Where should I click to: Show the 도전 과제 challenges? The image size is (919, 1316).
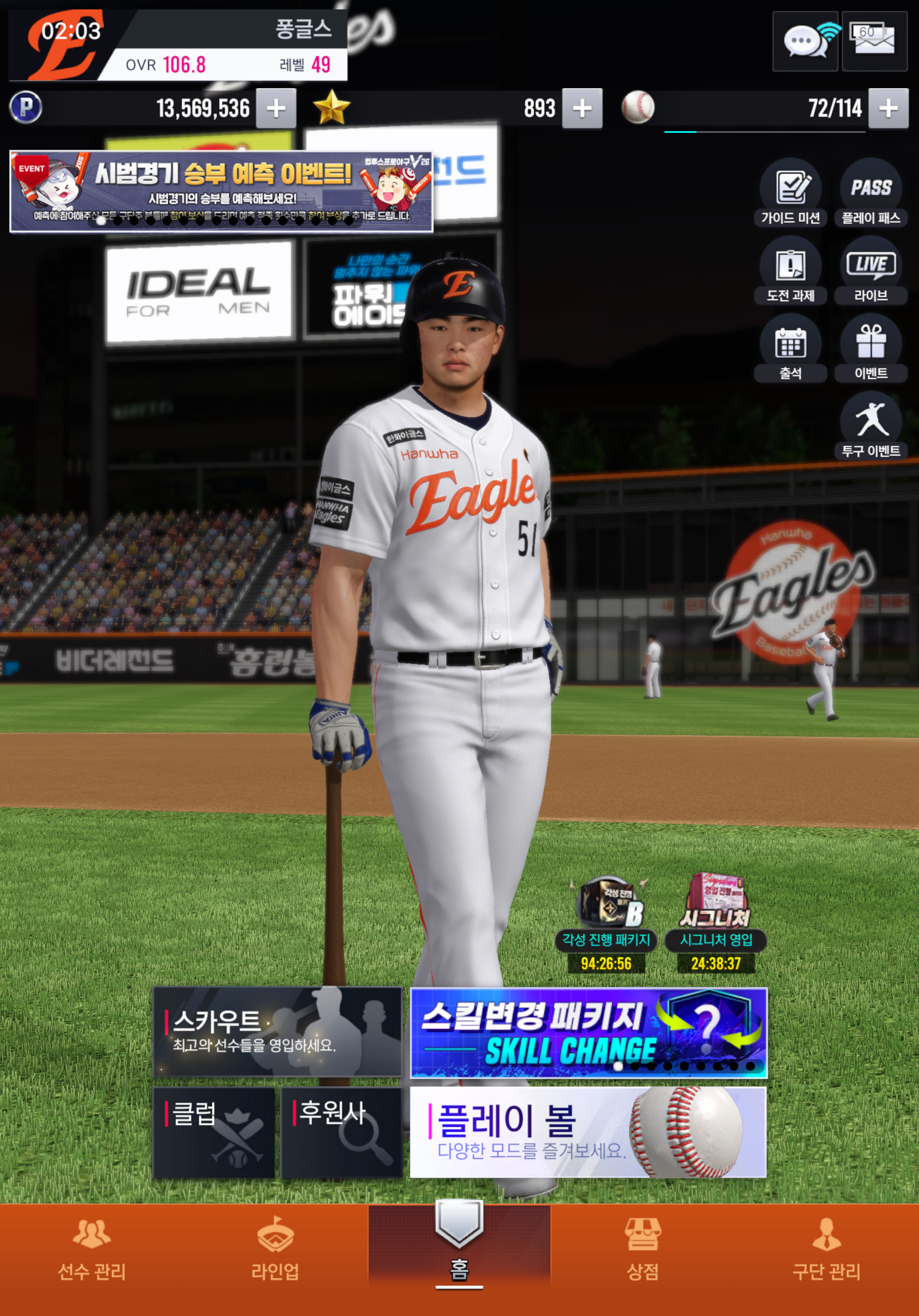791,270
